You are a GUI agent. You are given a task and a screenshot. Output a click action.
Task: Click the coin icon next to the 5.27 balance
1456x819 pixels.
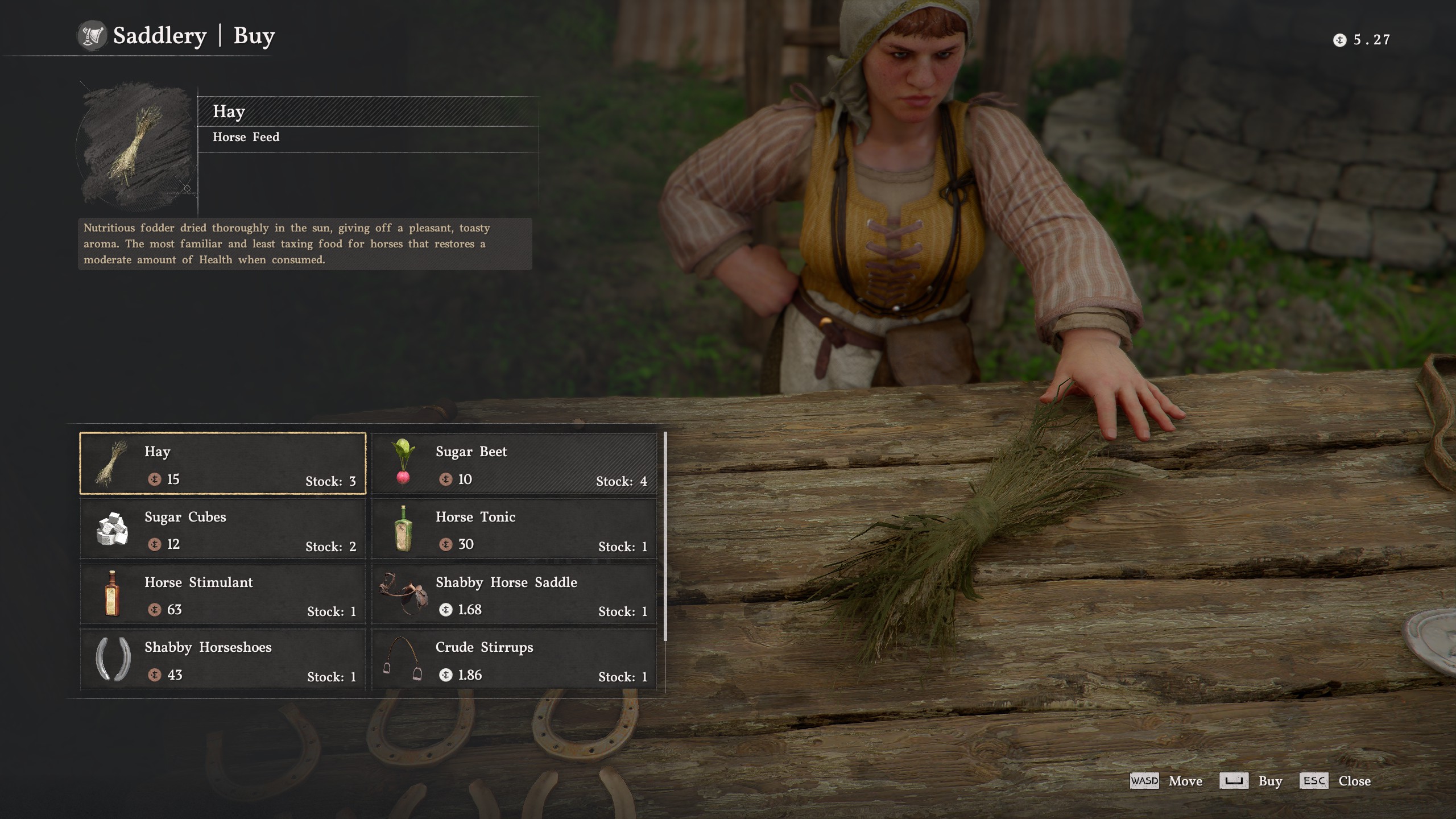pos(1339,39)
